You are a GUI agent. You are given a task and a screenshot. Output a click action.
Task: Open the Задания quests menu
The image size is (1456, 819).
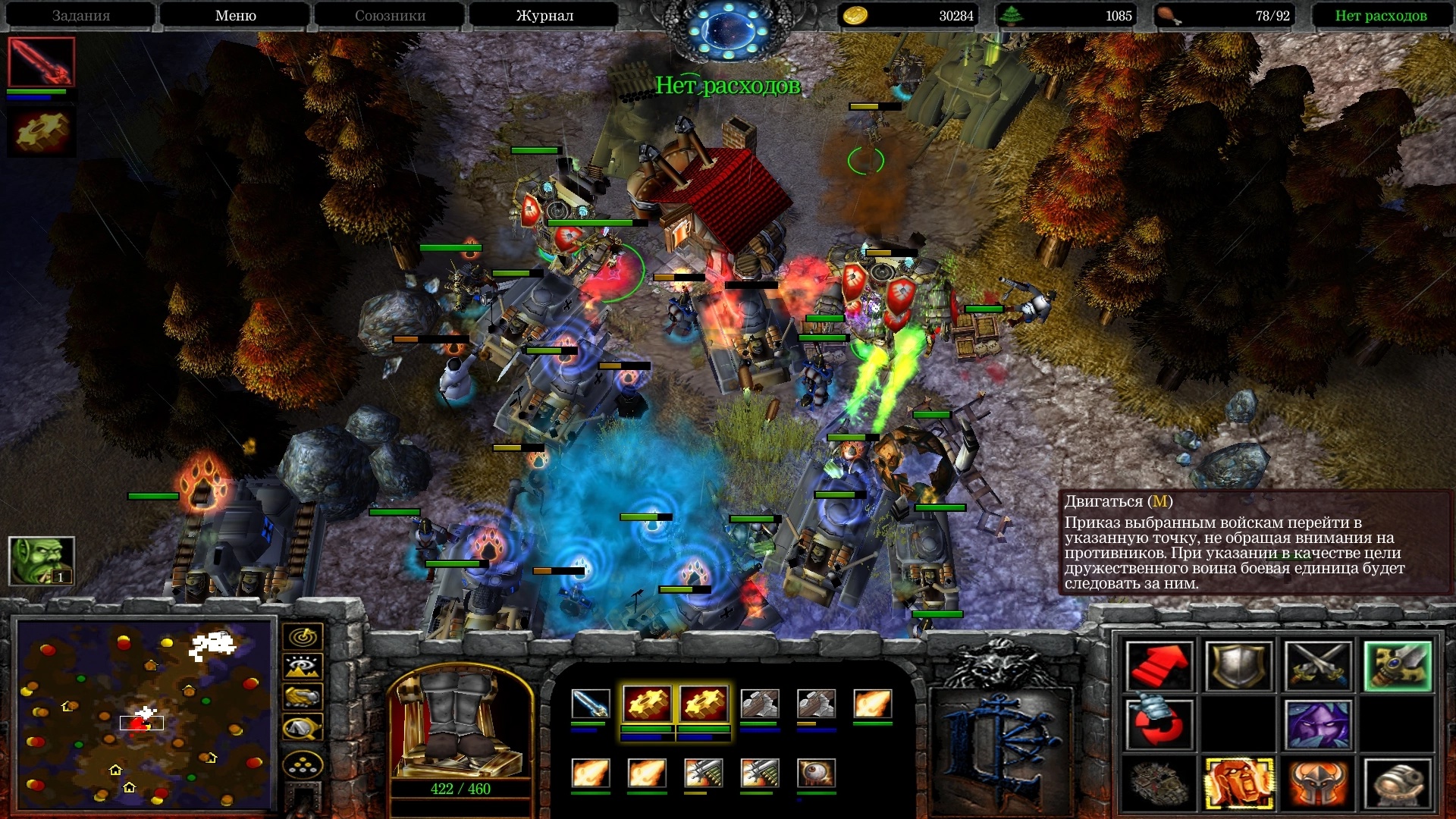point(81,15)
